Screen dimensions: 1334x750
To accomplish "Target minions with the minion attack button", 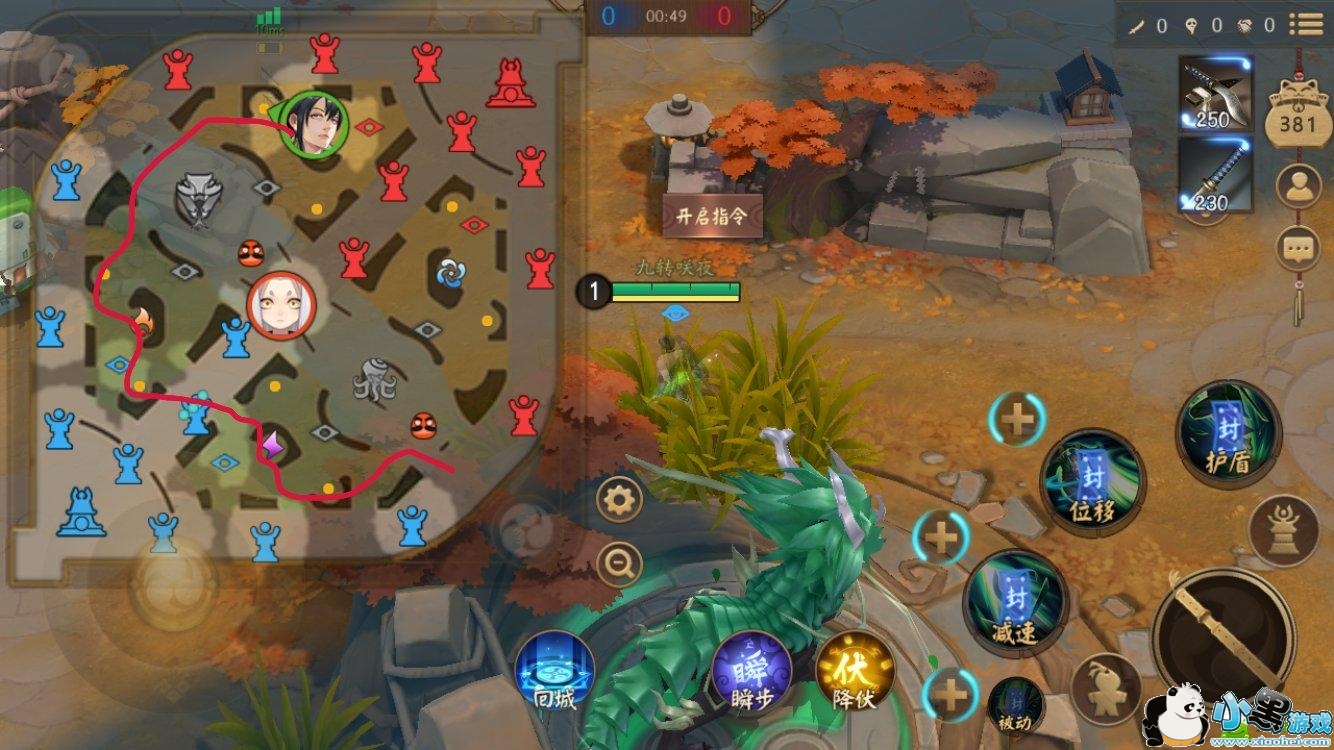I will (1106, 688).
